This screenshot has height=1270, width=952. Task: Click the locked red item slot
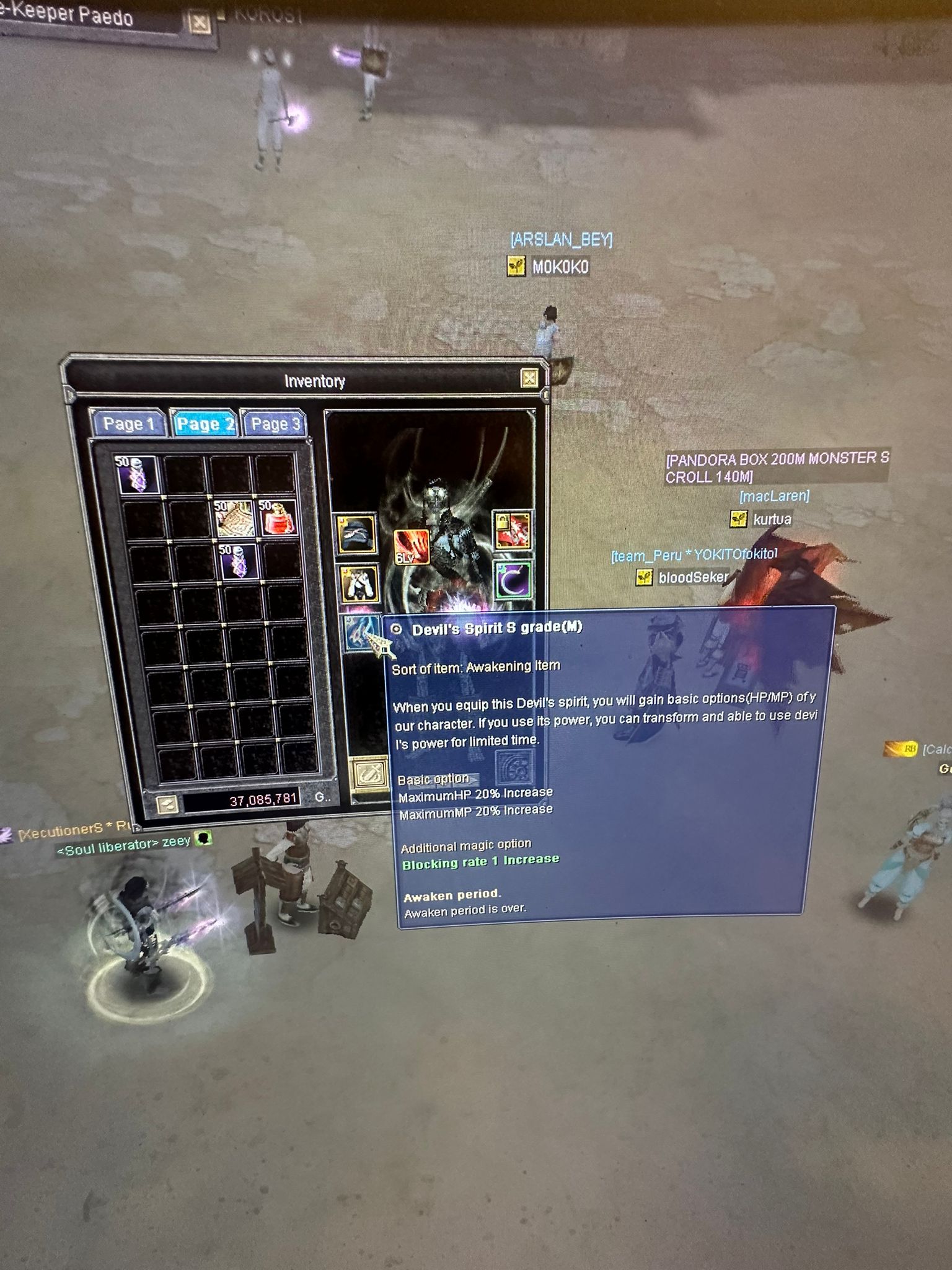coord(512,530)
